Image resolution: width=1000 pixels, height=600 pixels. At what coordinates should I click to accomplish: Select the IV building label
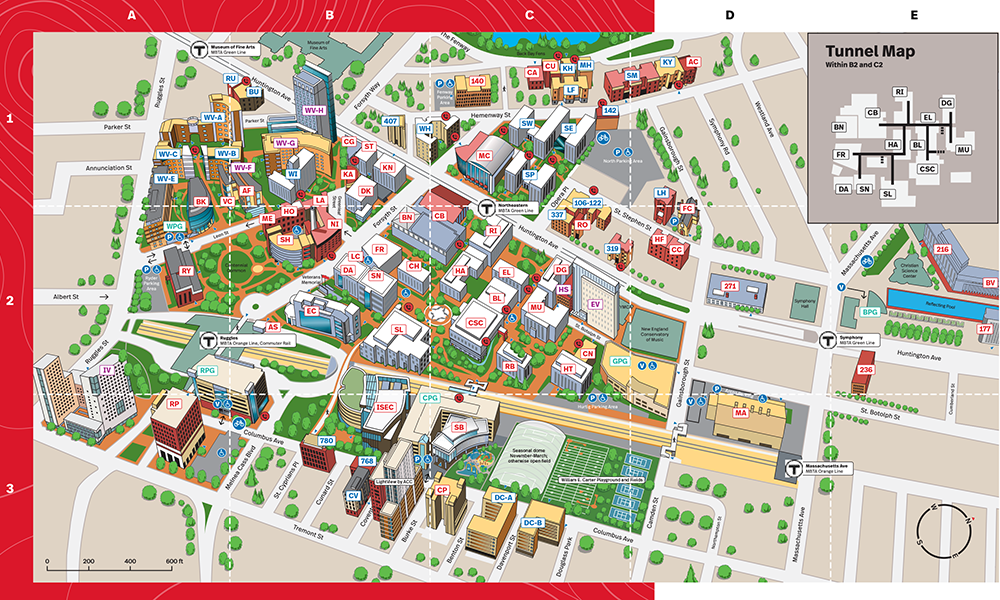106,370
